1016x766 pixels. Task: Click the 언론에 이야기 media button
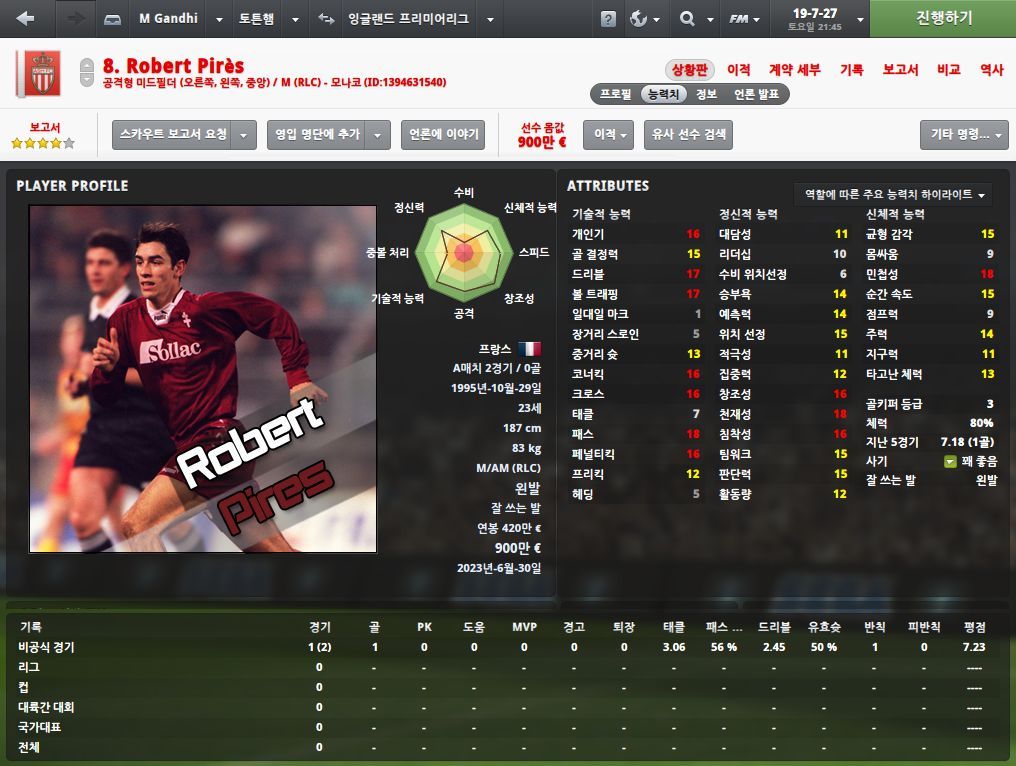[442, 135]
